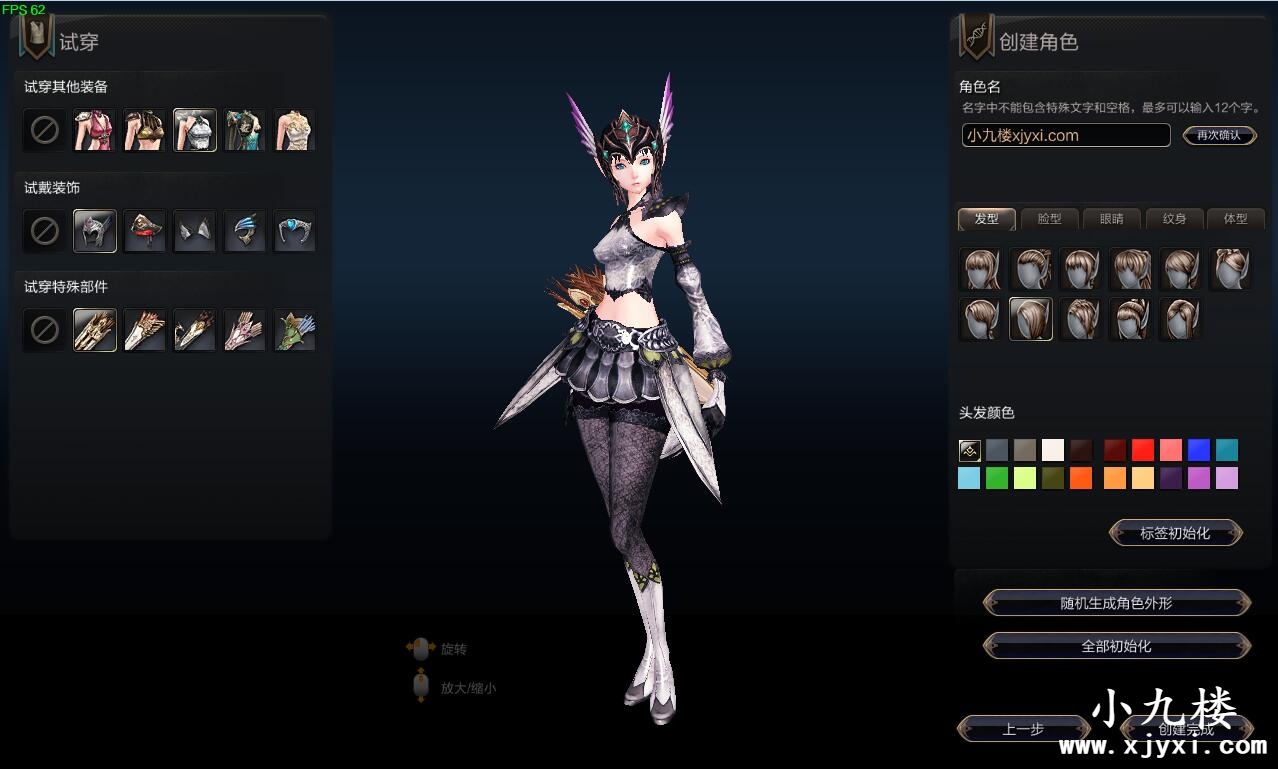Reset the tab with 标签初始化
This screenshot has width=1278, height=769.
(x=1175, y=533)
